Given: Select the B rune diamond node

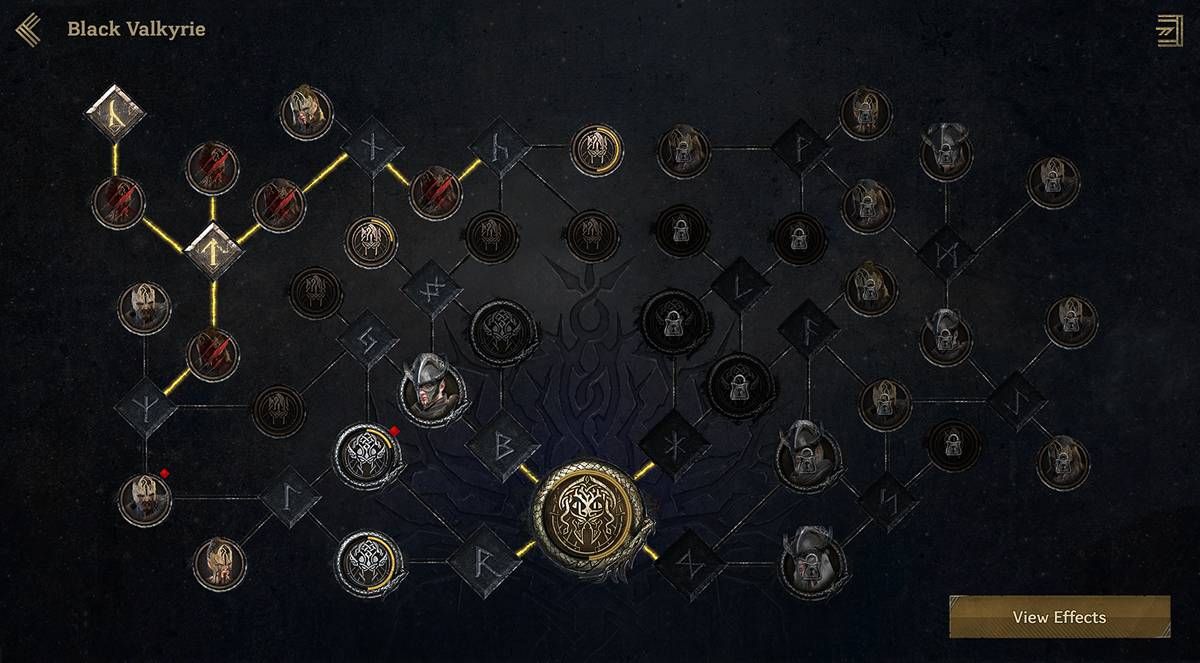Looking at the screenshot, I should coord(502,443).
